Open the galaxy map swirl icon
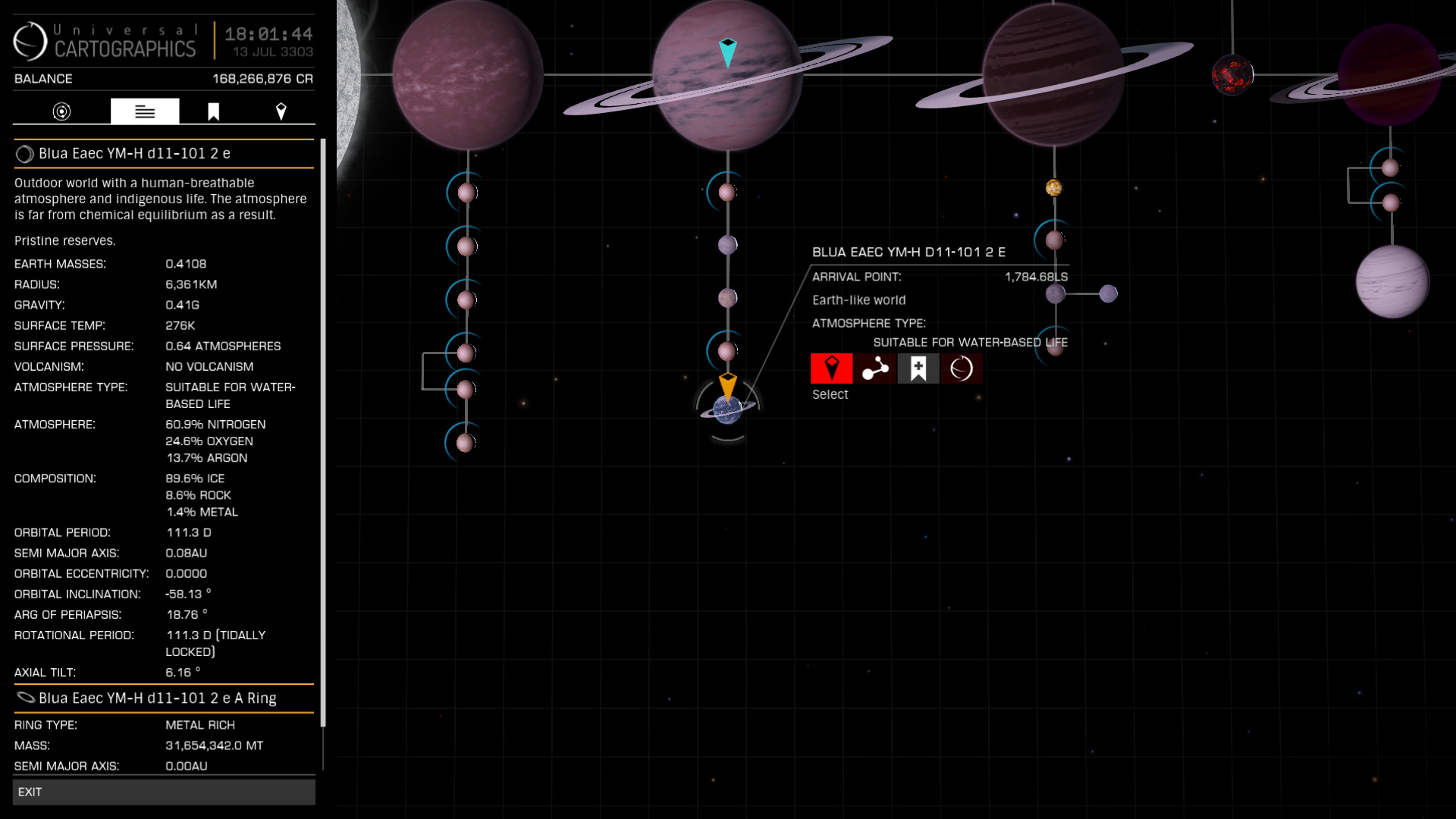The width and height of the screenshot is (1456, 819). point(961,369)
